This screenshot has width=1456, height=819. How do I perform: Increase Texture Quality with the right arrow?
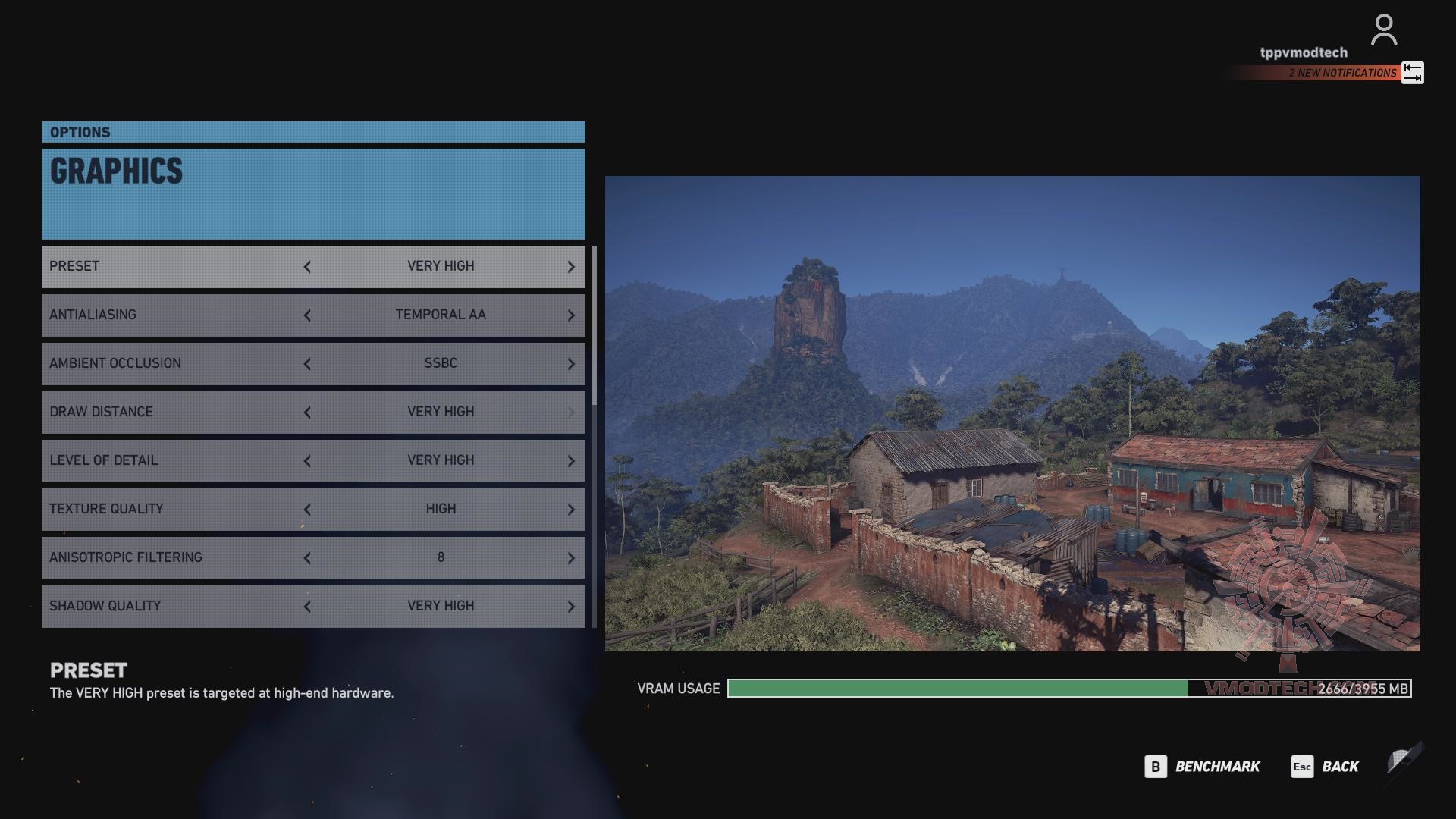click(x=571, y=510)
